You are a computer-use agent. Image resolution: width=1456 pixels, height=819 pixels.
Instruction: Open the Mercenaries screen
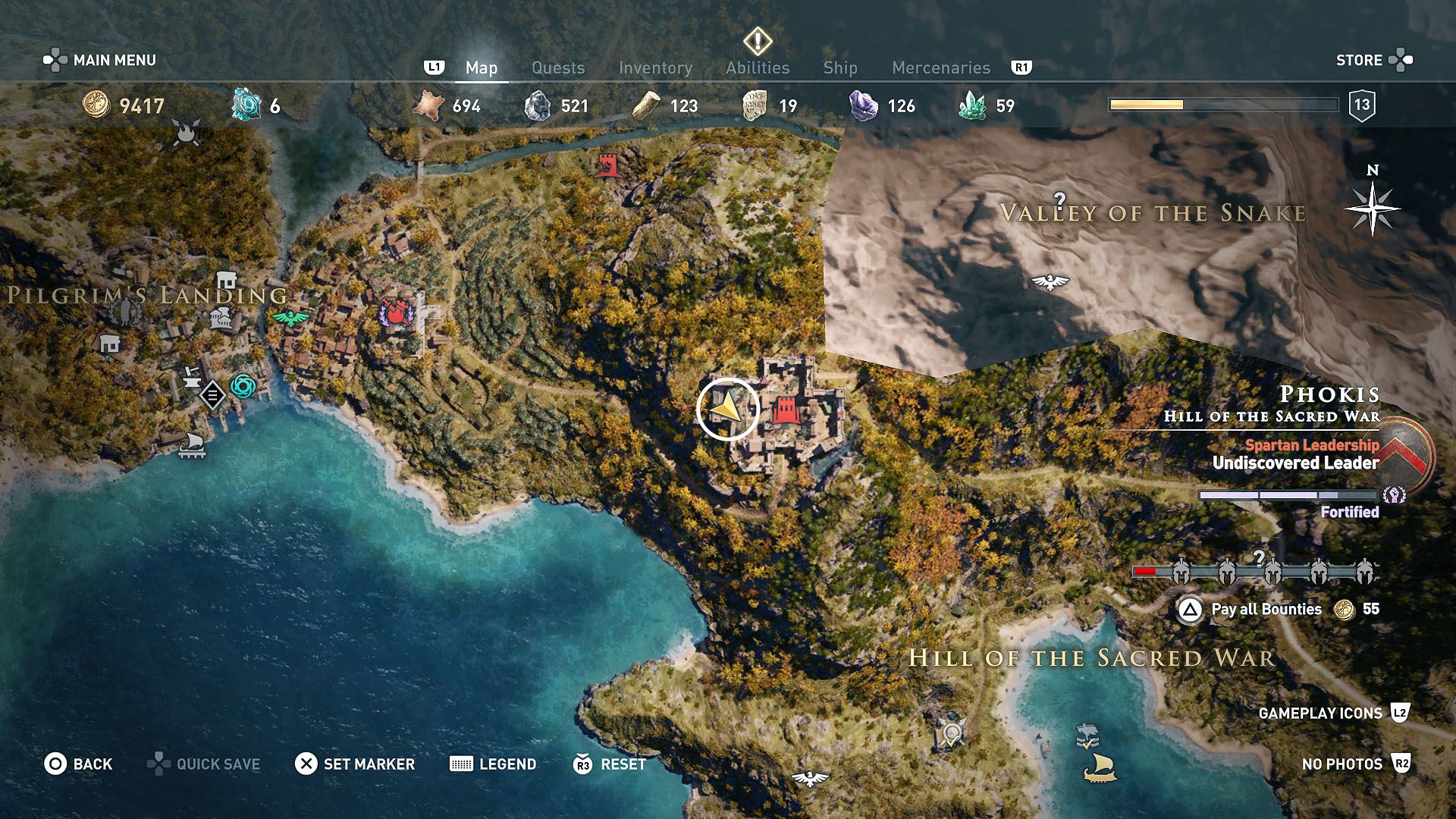[940, 67]
